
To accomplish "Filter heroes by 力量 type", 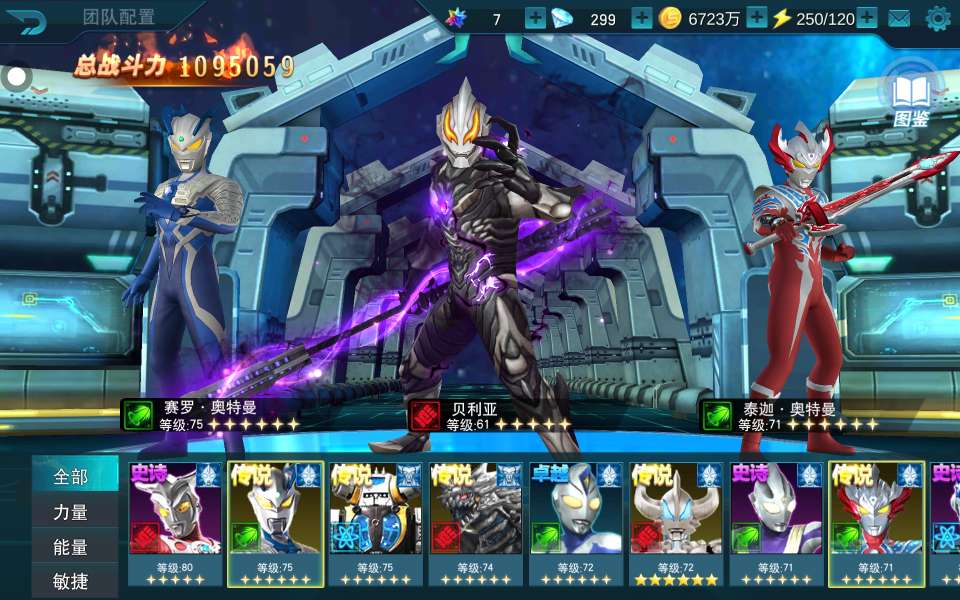I will 72,512.
